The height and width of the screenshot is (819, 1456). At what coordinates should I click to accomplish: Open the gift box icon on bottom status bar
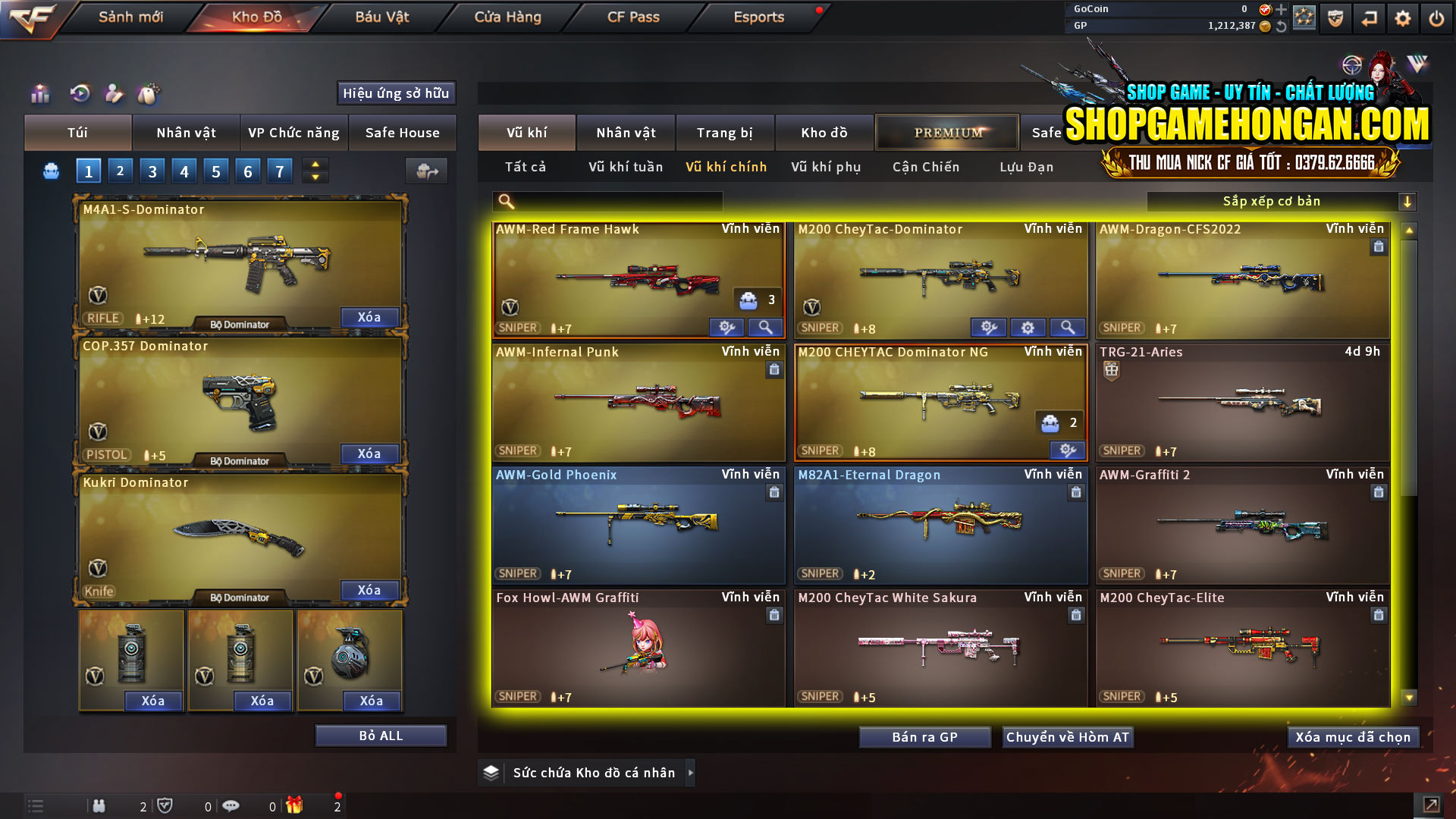coord(296,805)
